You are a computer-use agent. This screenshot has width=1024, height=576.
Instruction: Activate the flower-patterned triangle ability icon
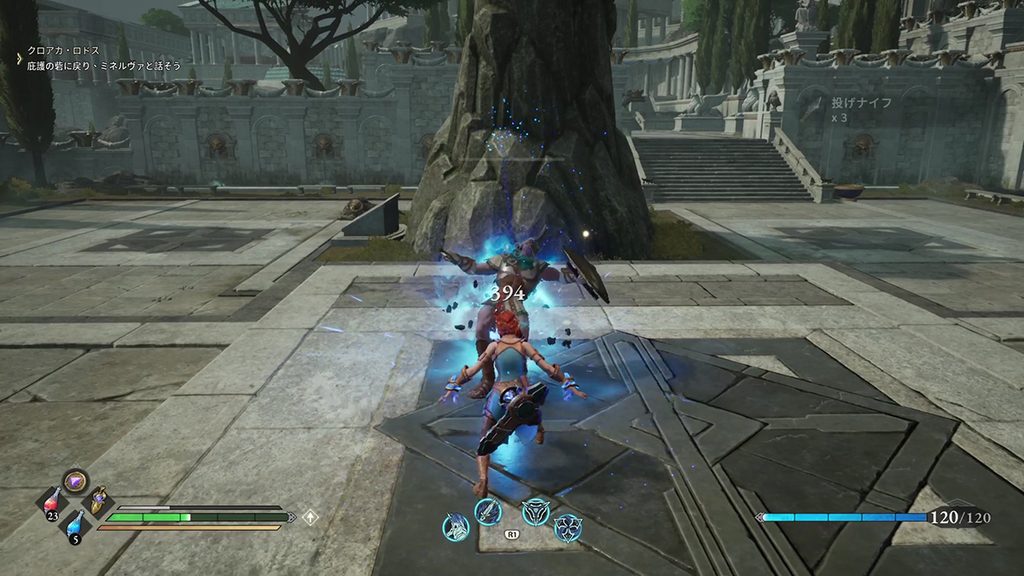pyautogui.click(x=568, y=527)
